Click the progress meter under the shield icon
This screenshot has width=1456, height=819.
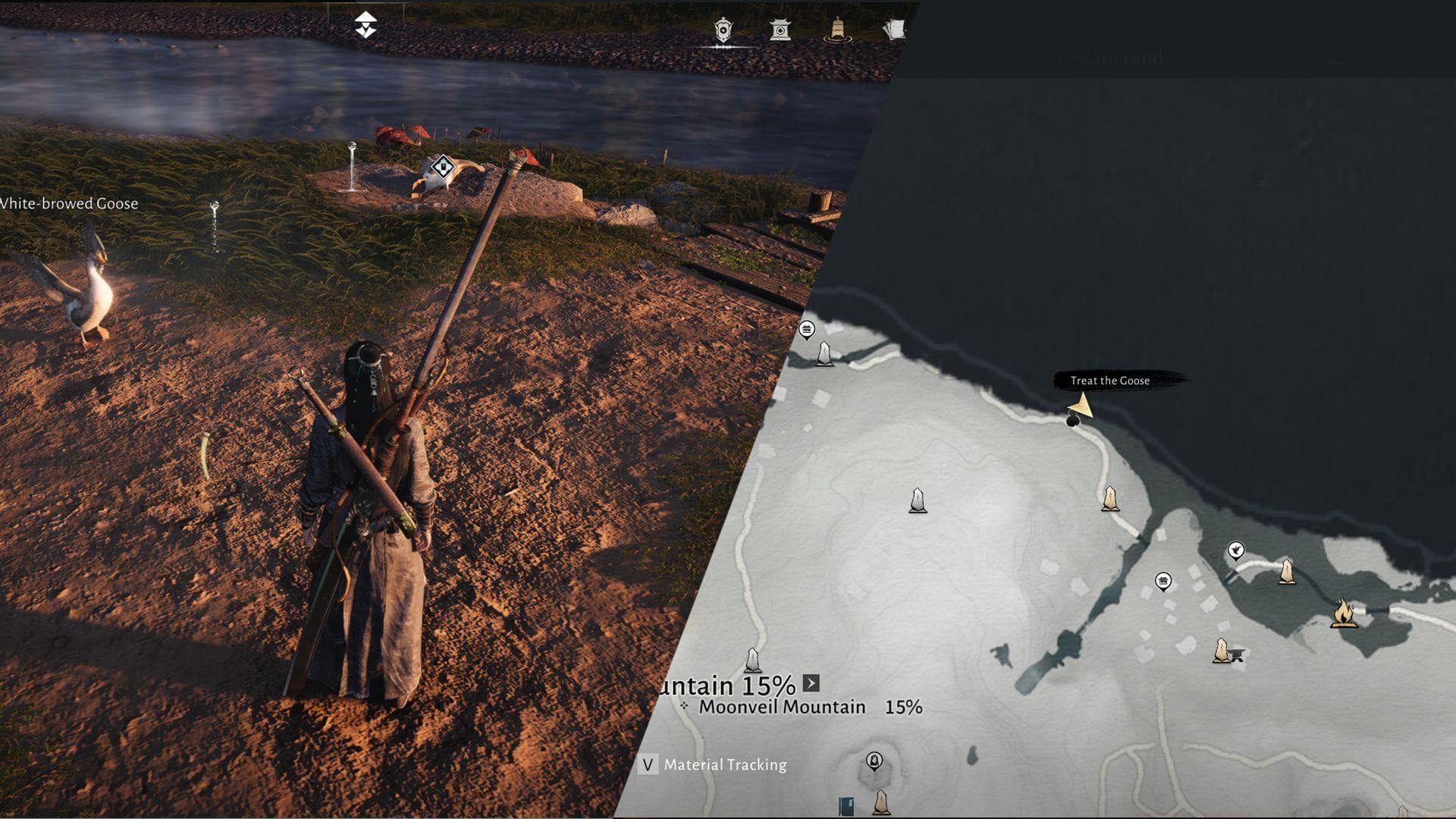[723, 47]
